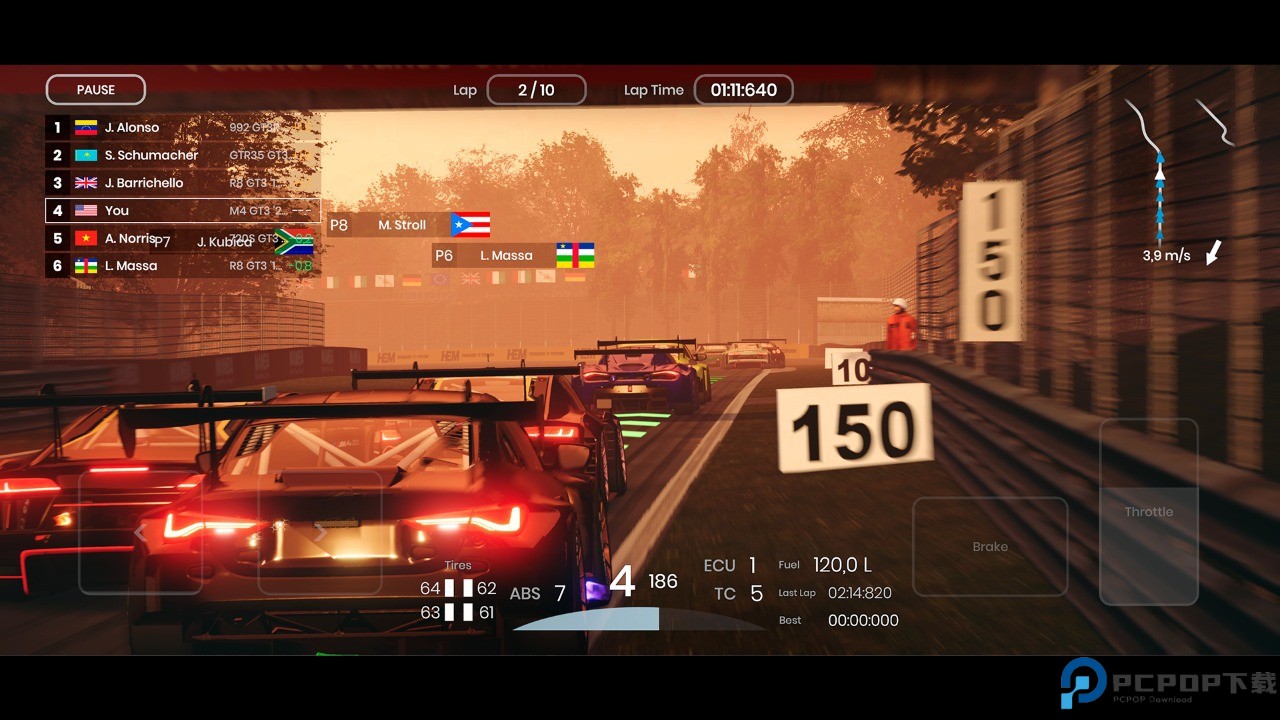This screenshot has height=720, width=1280.
Task: Select your own row marked You
Action: (x=182, y=211)
